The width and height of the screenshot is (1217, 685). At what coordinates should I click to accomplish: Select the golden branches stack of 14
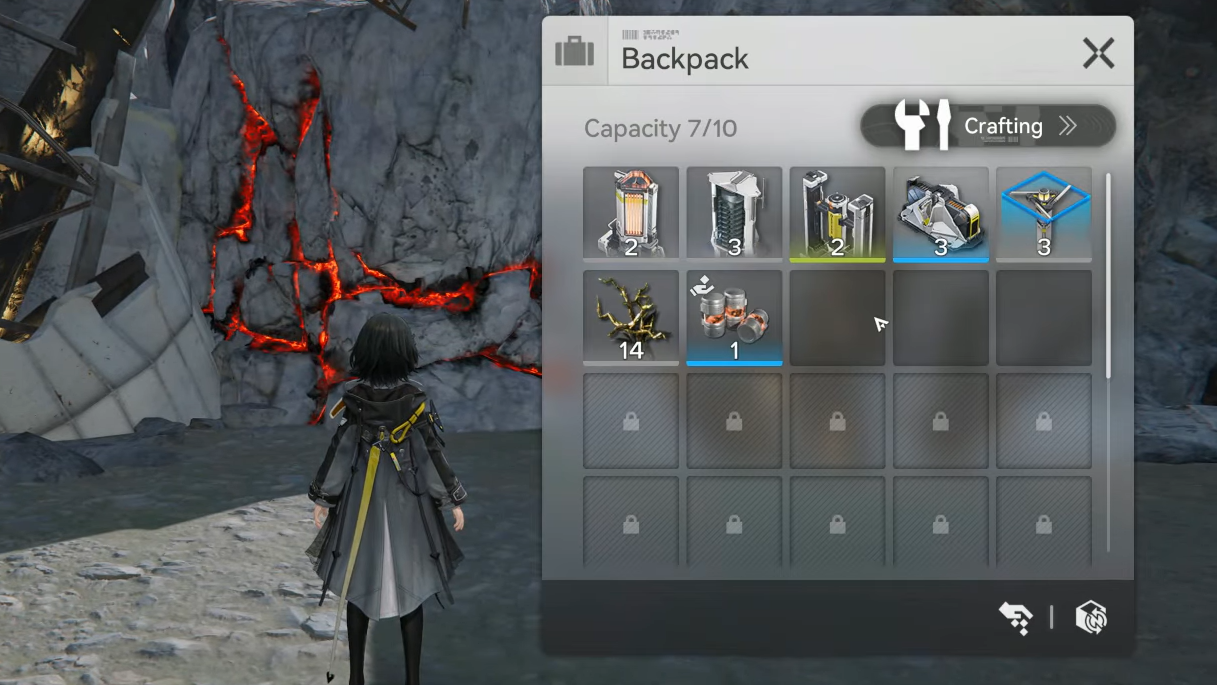[631, 317]
